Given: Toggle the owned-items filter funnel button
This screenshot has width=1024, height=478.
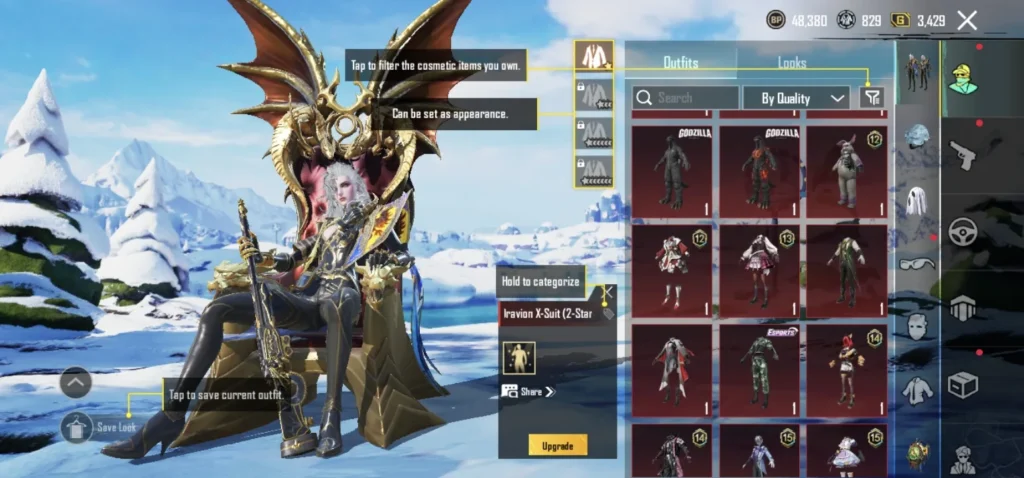Looking at the screenshot, I should tap(872, 97).
